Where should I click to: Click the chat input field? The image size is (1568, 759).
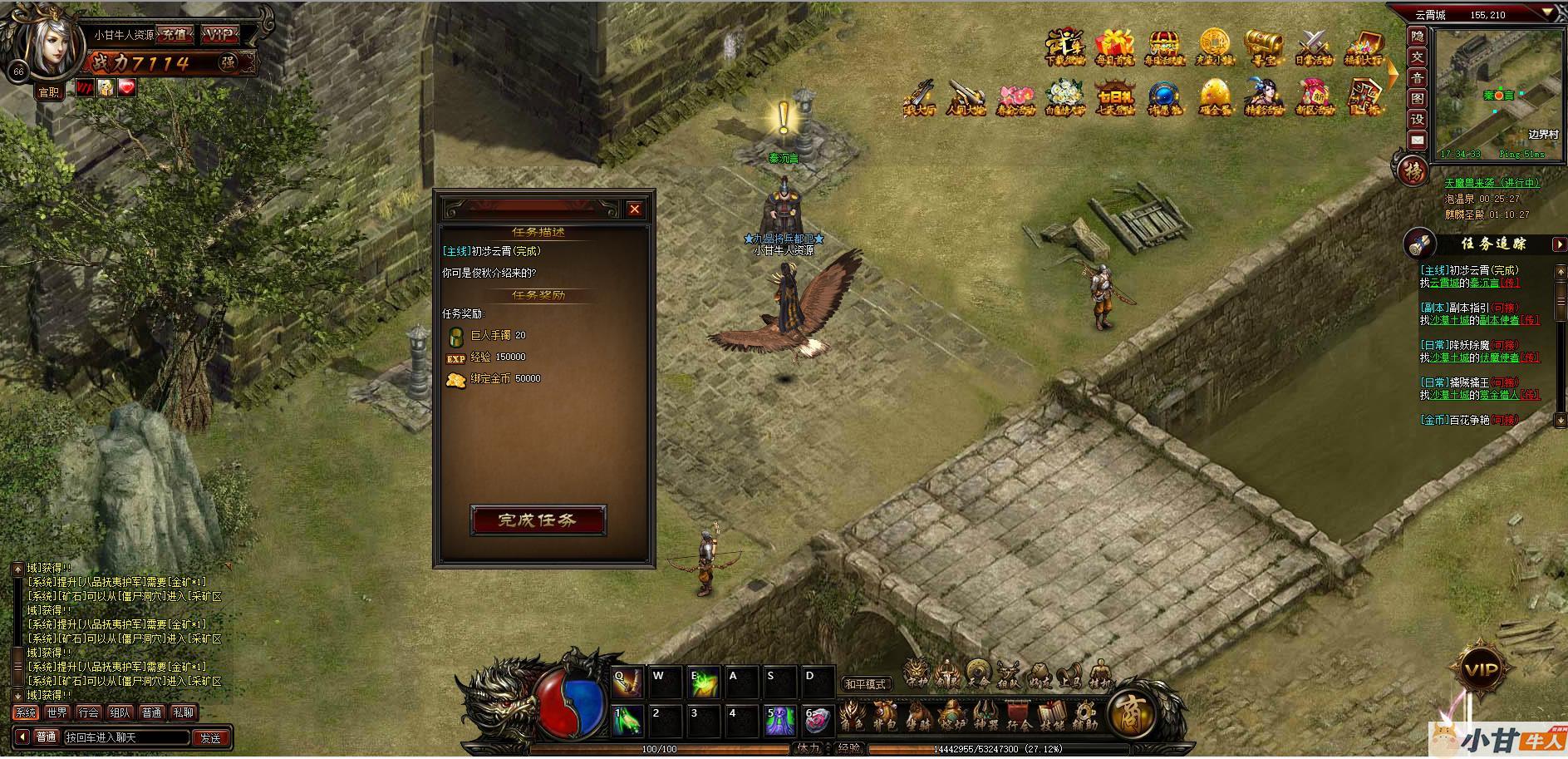[126, 737]
